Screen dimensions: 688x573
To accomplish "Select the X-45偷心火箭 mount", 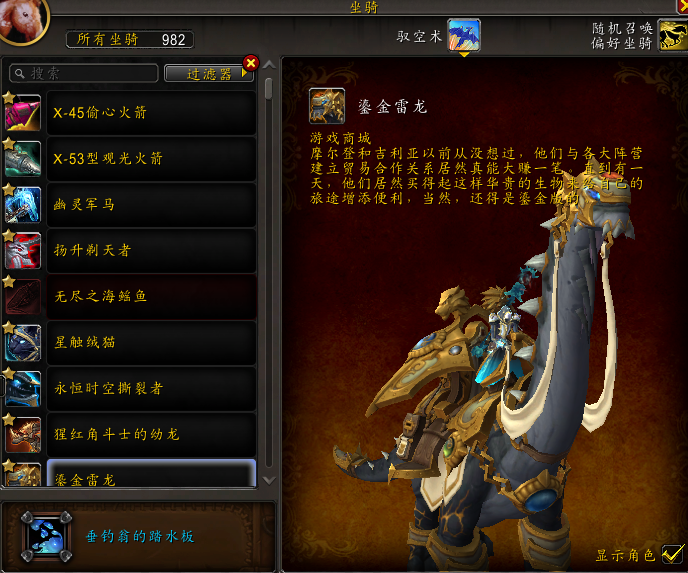I will point(150,113).
